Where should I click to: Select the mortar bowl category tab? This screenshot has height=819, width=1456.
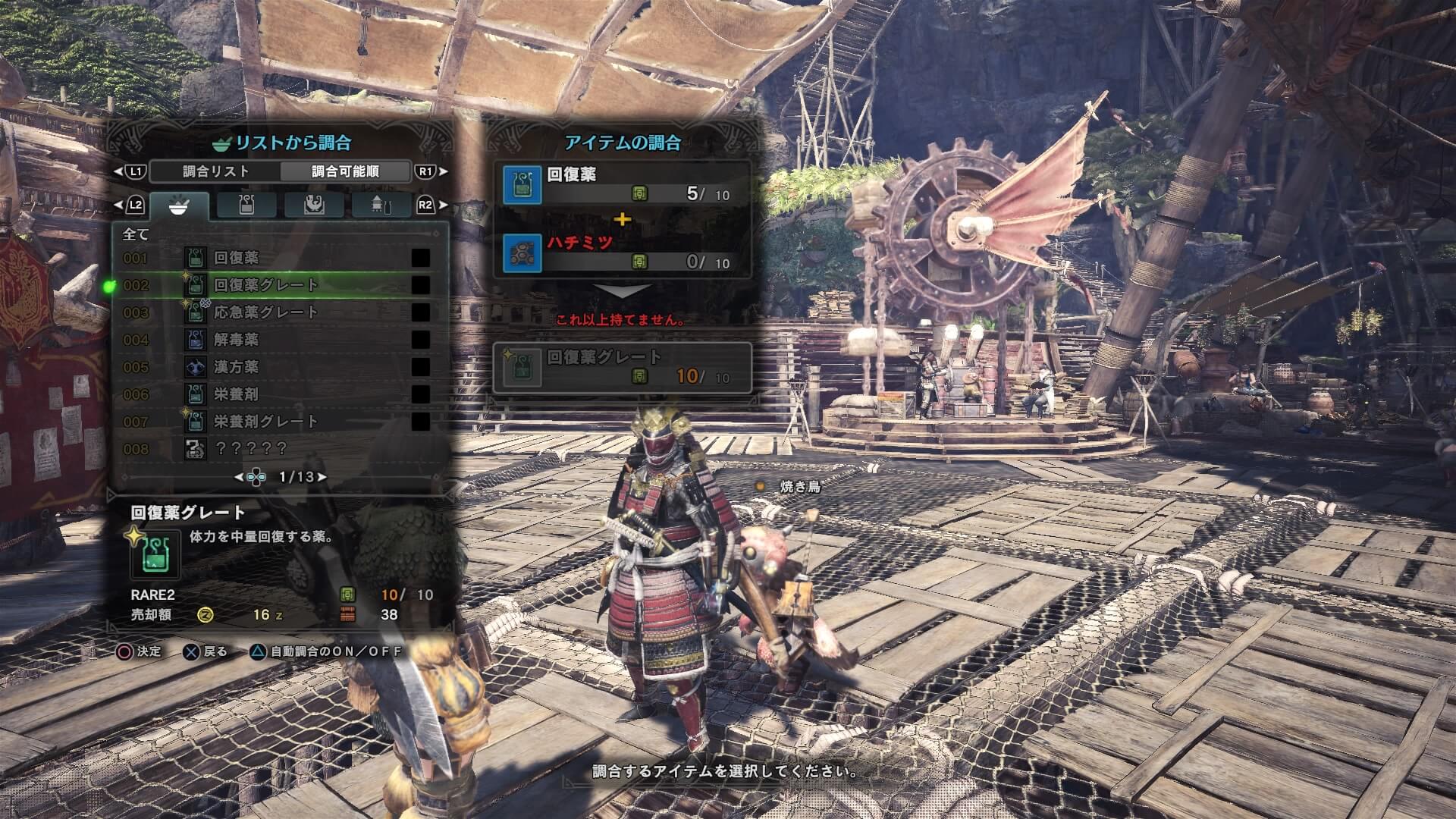tap(179, 206)
